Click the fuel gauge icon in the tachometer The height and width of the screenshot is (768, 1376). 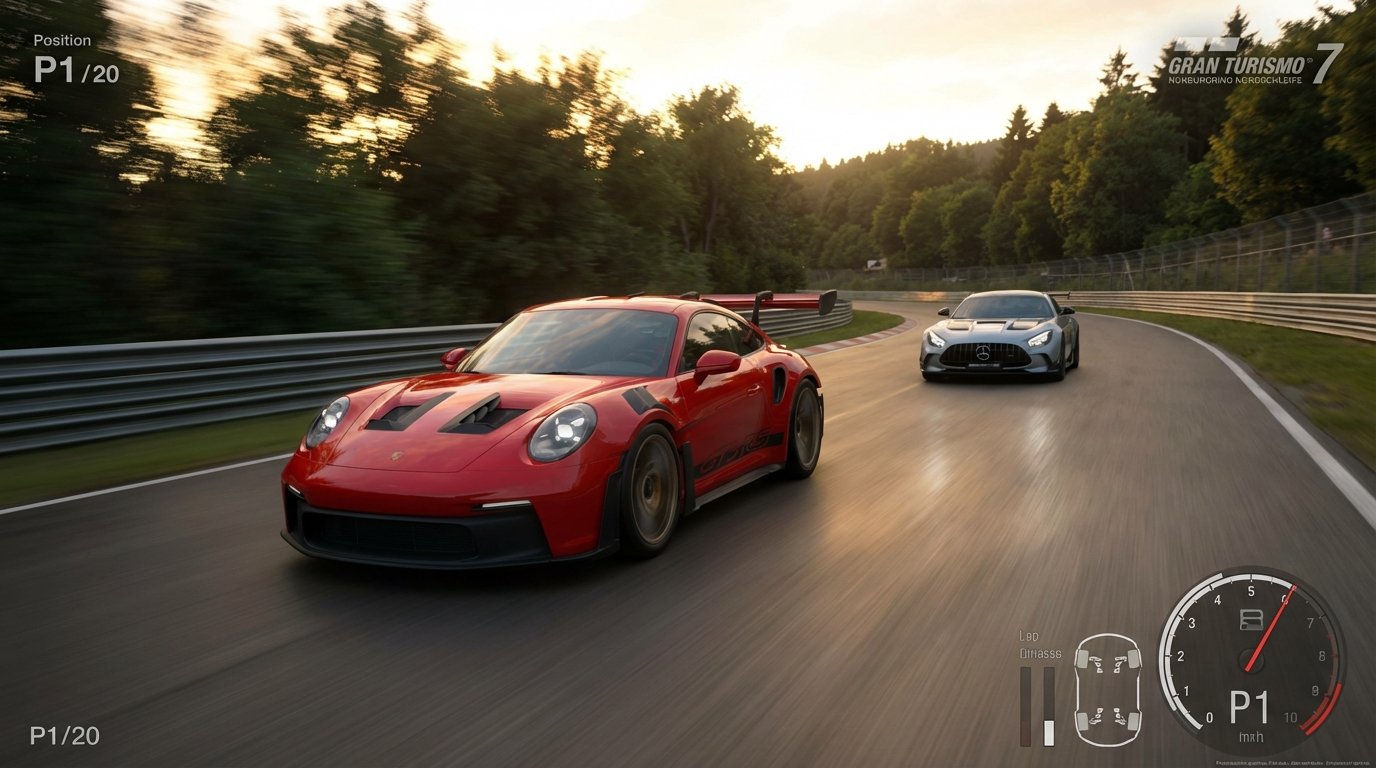point(1251,618)
